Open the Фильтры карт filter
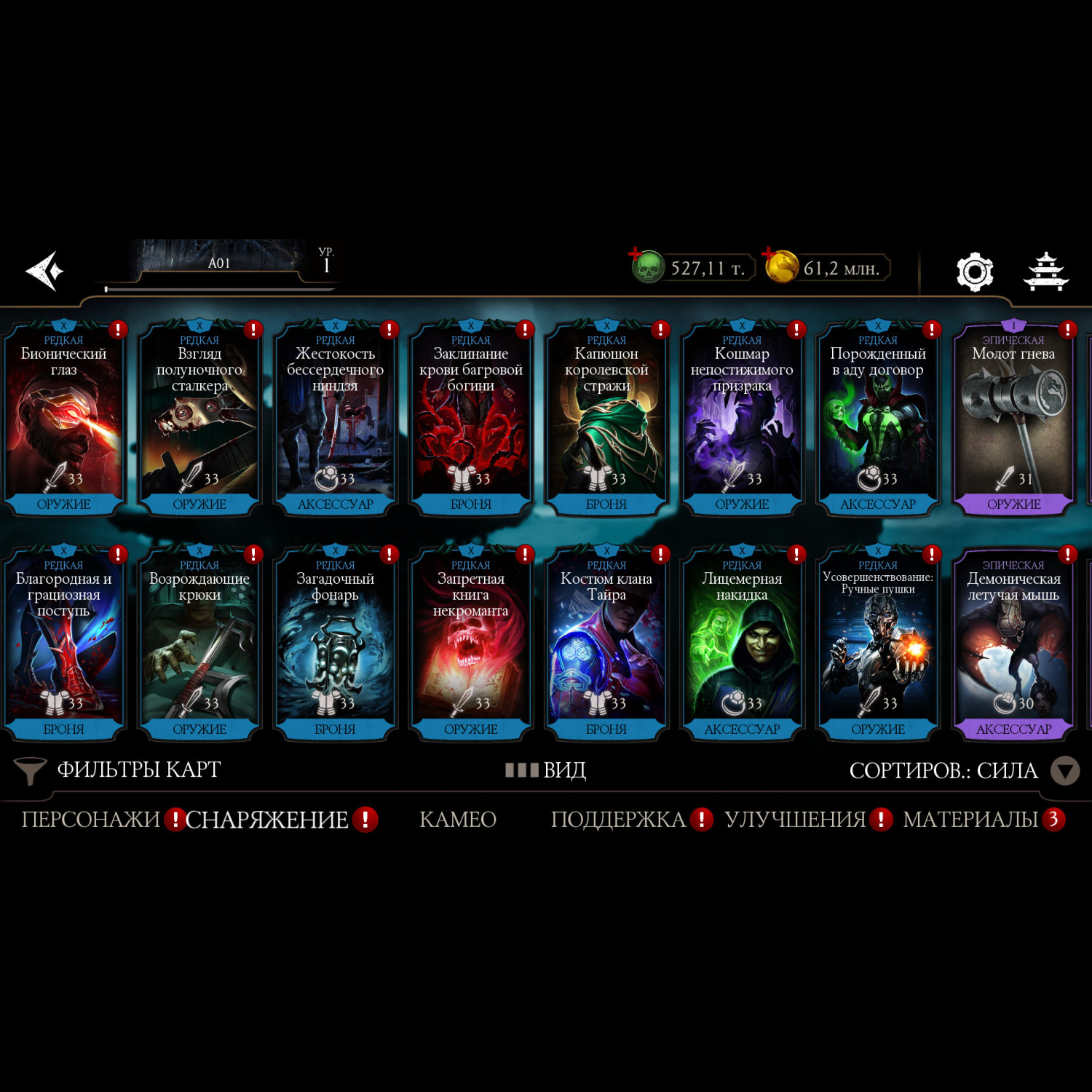This screenshot has width=1092, height=1092. point(118,770)
